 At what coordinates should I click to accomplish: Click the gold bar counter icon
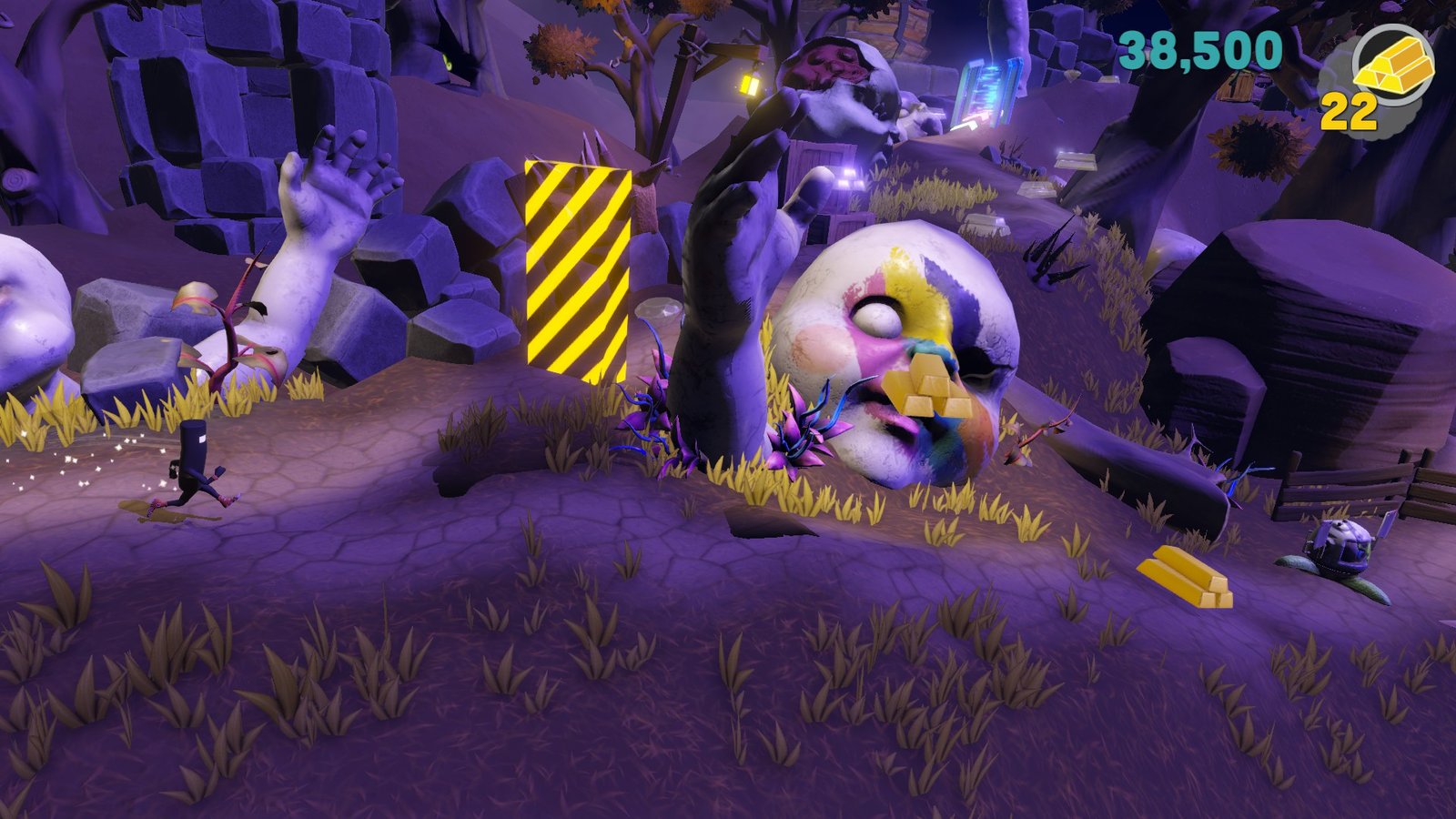pos(1393,66)
